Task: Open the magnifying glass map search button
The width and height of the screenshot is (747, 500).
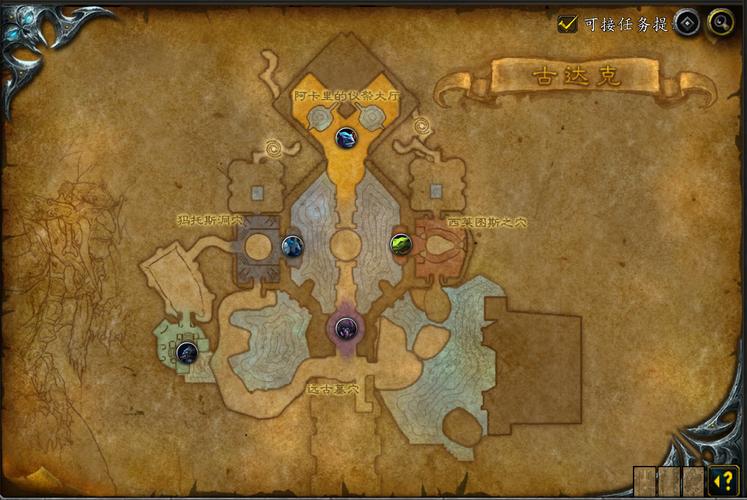Action: 719,23
